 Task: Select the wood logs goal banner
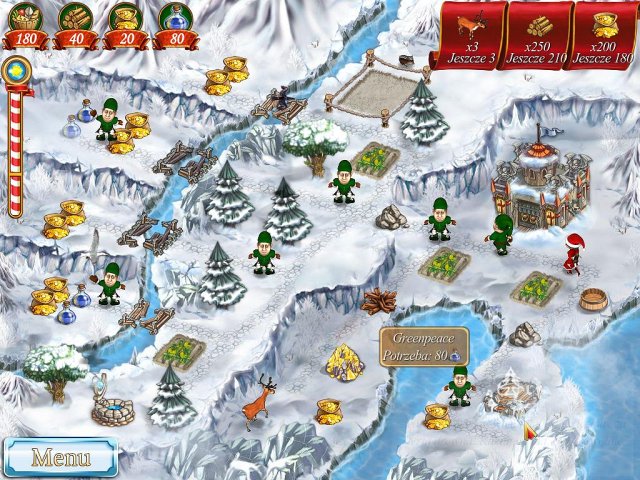pyautogui.click(x=537, y=35)
